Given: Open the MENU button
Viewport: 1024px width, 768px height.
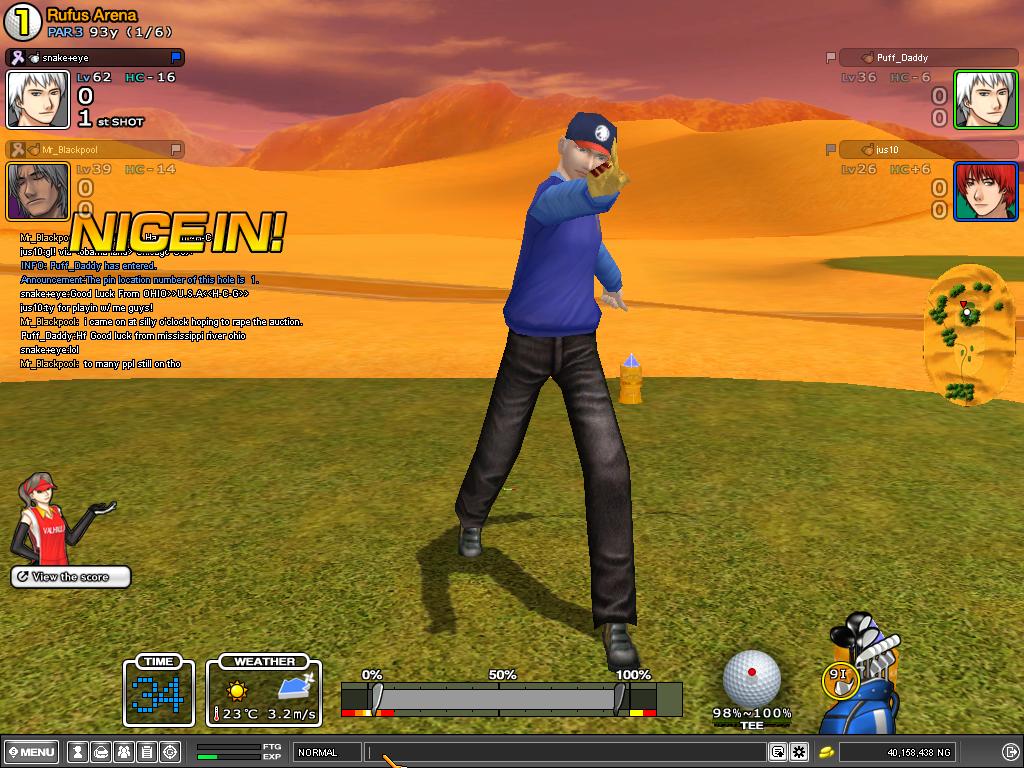Looking at the screenshot, I should coord(32,752).
